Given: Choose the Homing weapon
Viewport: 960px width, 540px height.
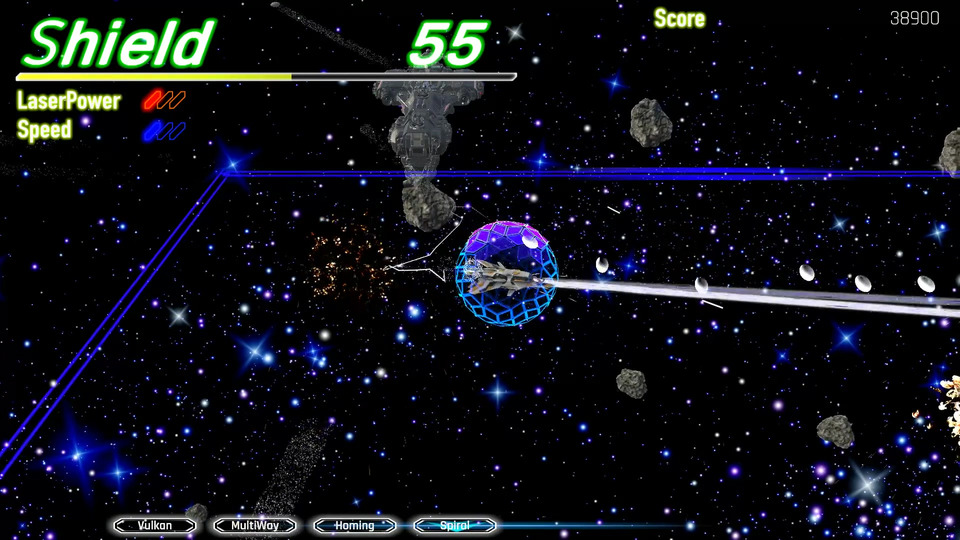Looking at the screenshot, I should pos(355,525).
